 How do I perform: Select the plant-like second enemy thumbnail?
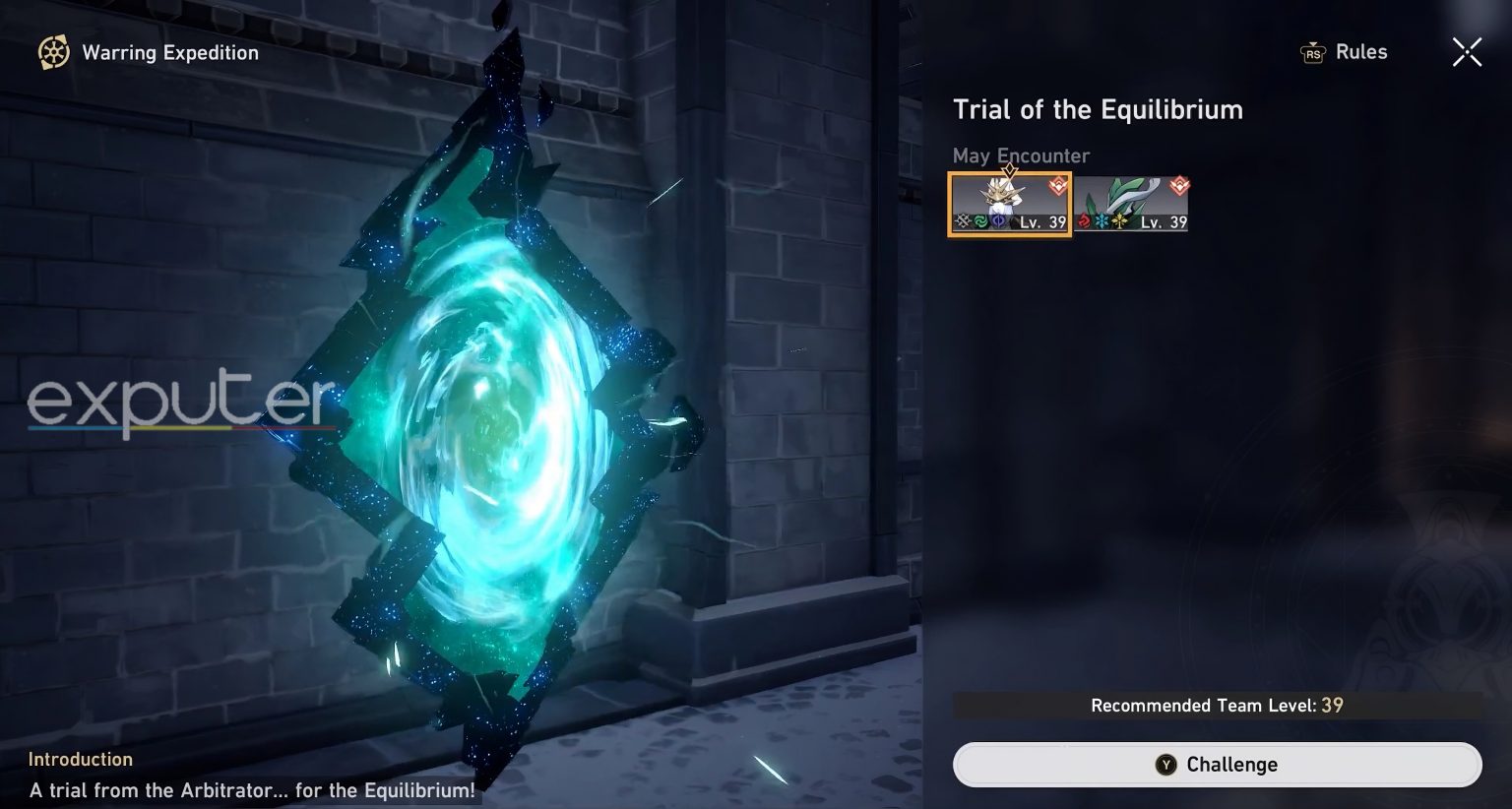click(x=1132, y=204)
